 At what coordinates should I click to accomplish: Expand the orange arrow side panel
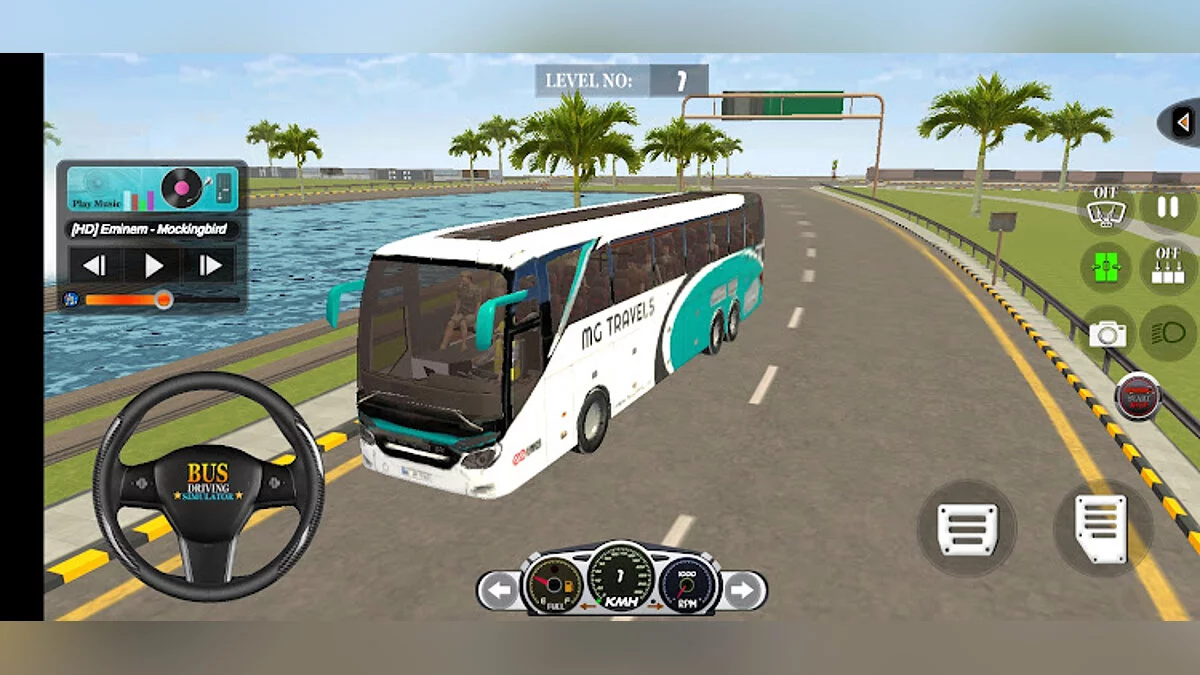pyautogui.click(x=1183, y=121)
